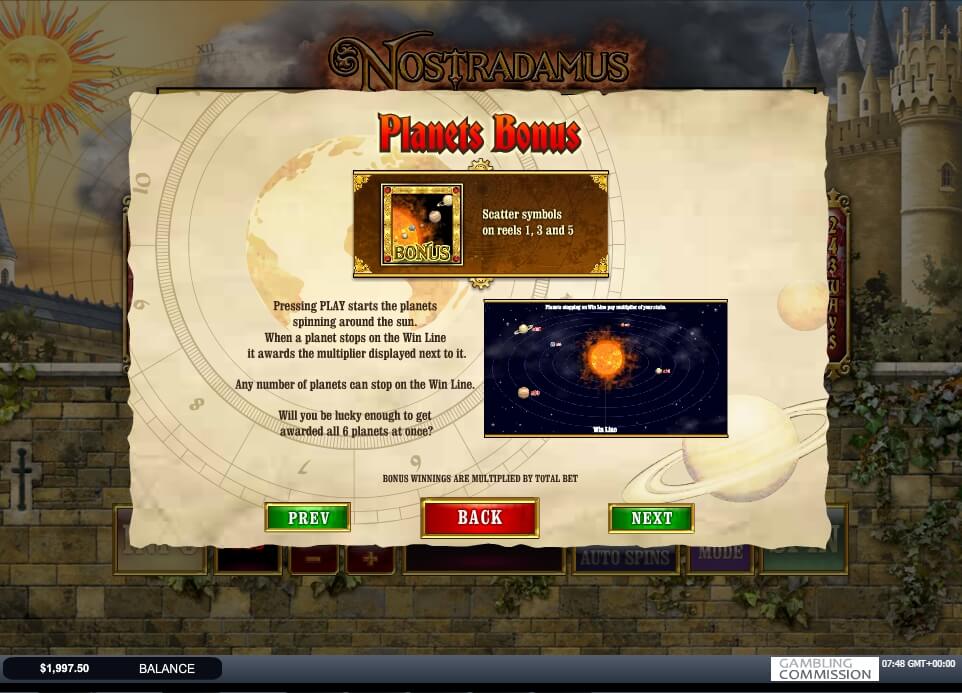Open the Gambling Commission link
The height and width of the screenshot is (693, 962).
click(824, 668)
